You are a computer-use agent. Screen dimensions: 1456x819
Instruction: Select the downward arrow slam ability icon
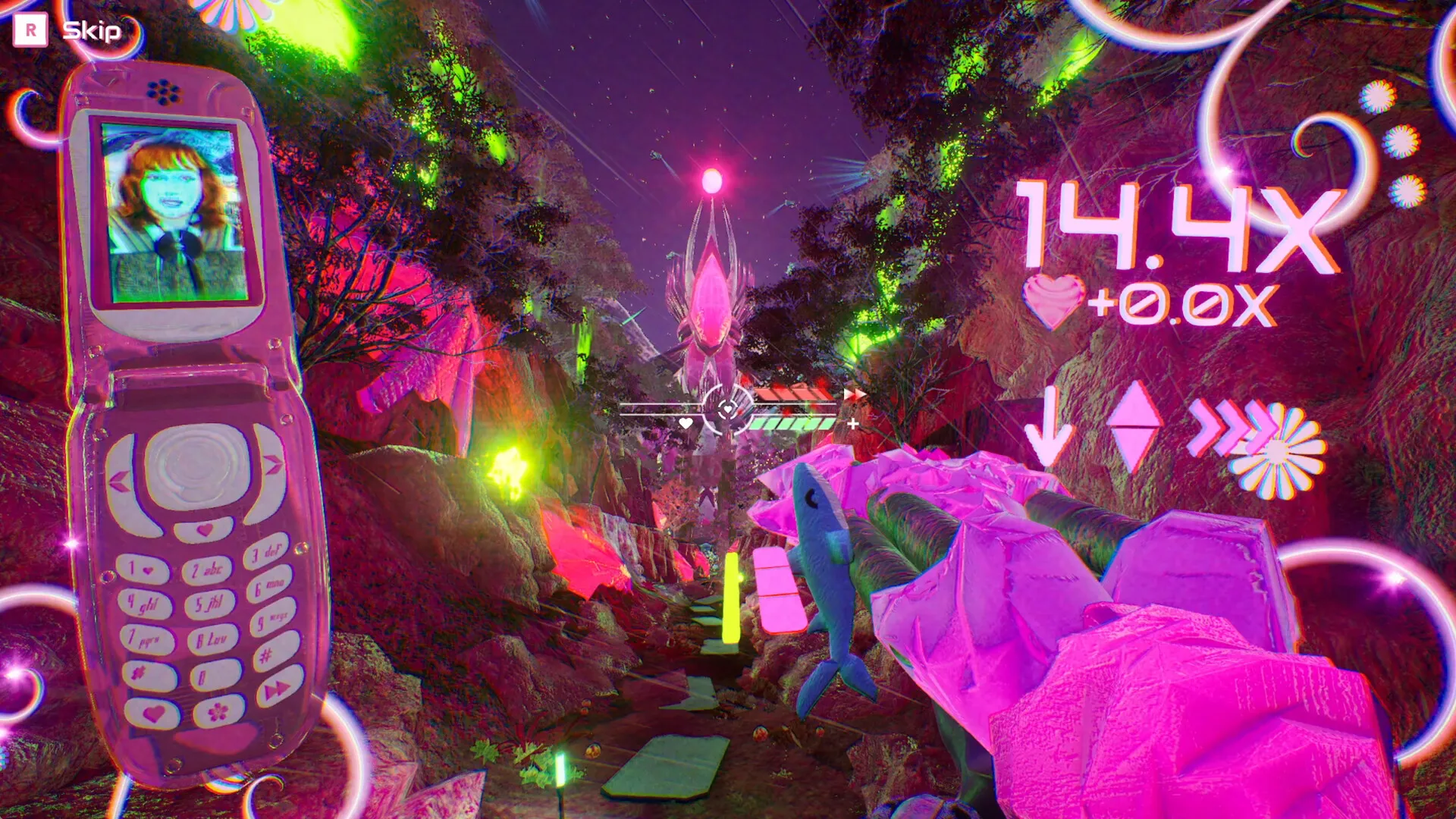click(x=1050, y=428)
